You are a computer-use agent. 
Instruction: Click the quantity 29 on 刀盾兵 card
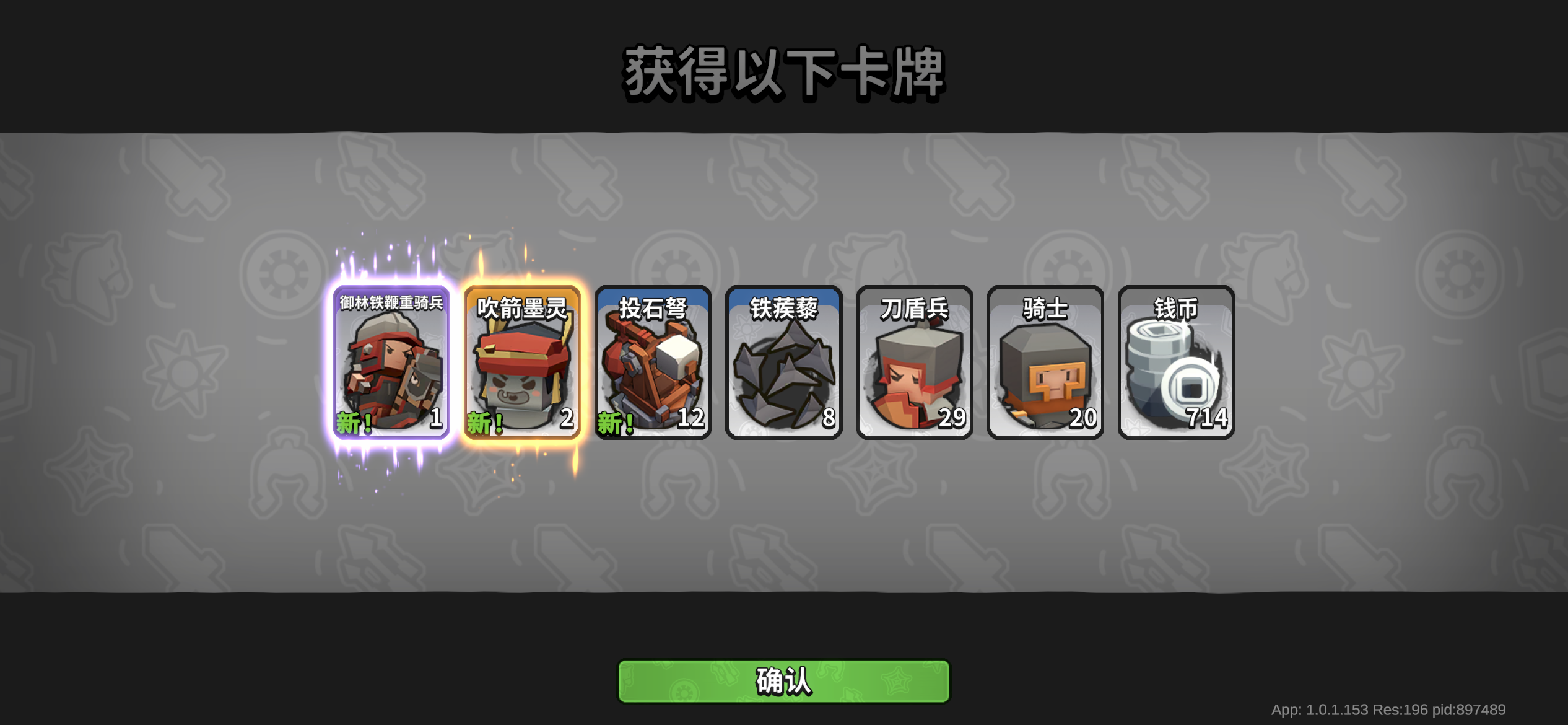click(x=952, y=420)
